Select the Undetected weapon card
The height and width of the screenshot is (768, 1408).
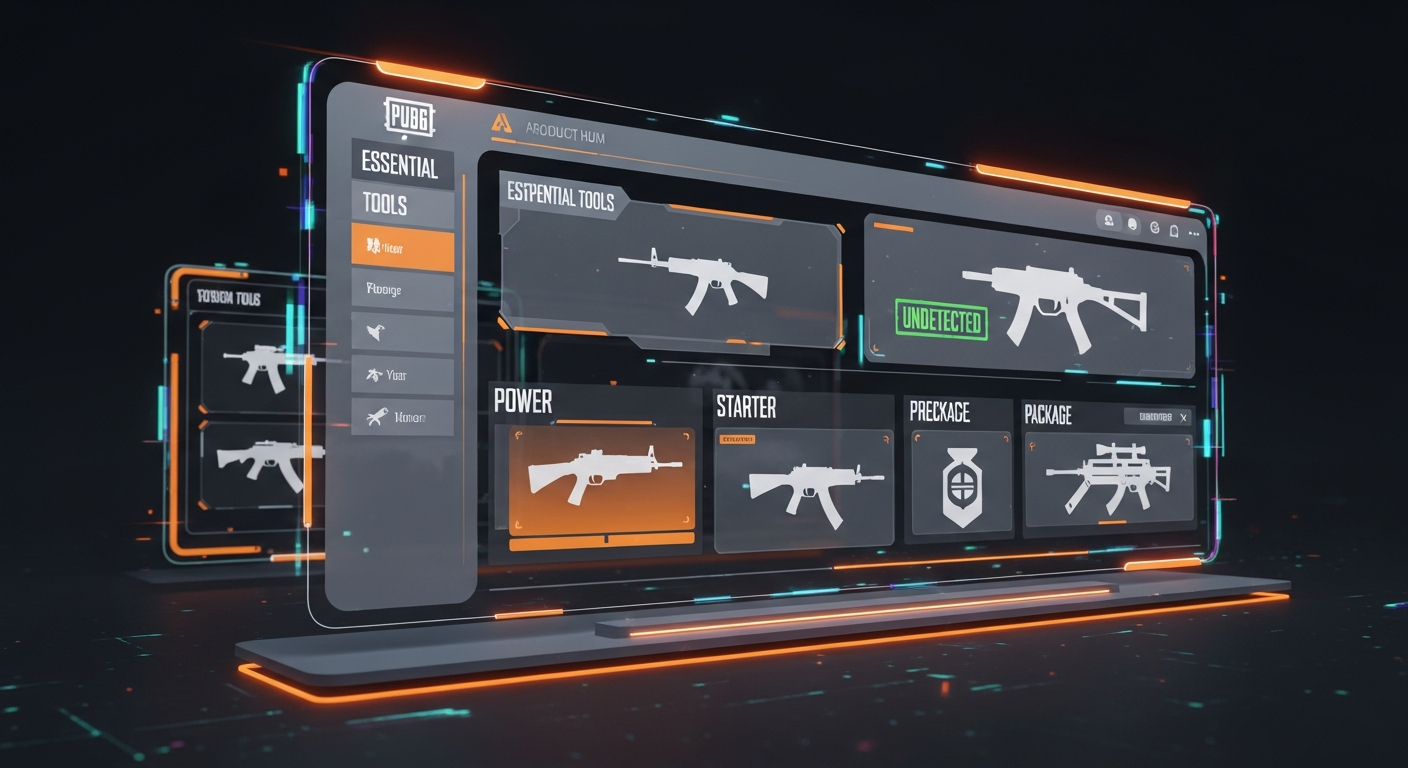1030,300
